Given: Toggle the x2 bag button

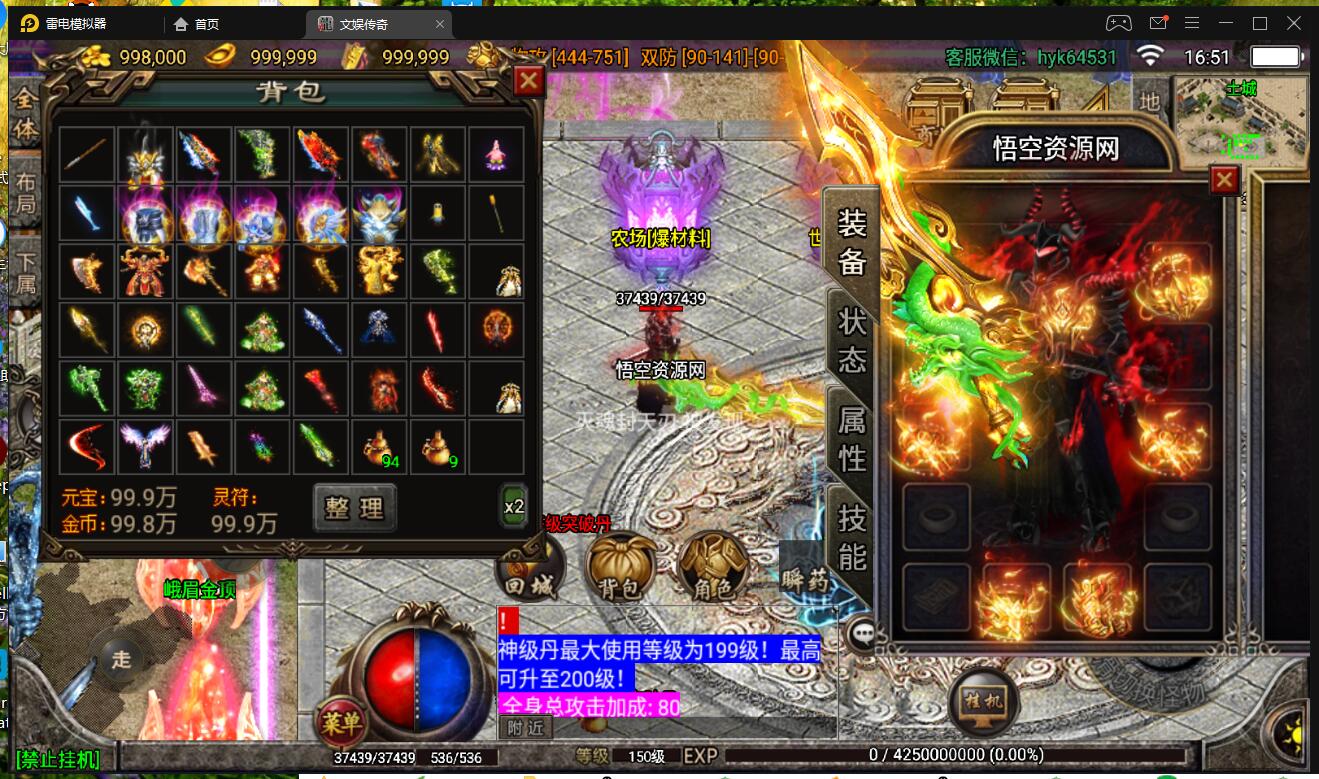Looking at the screenshot, I should pos(514,507).
